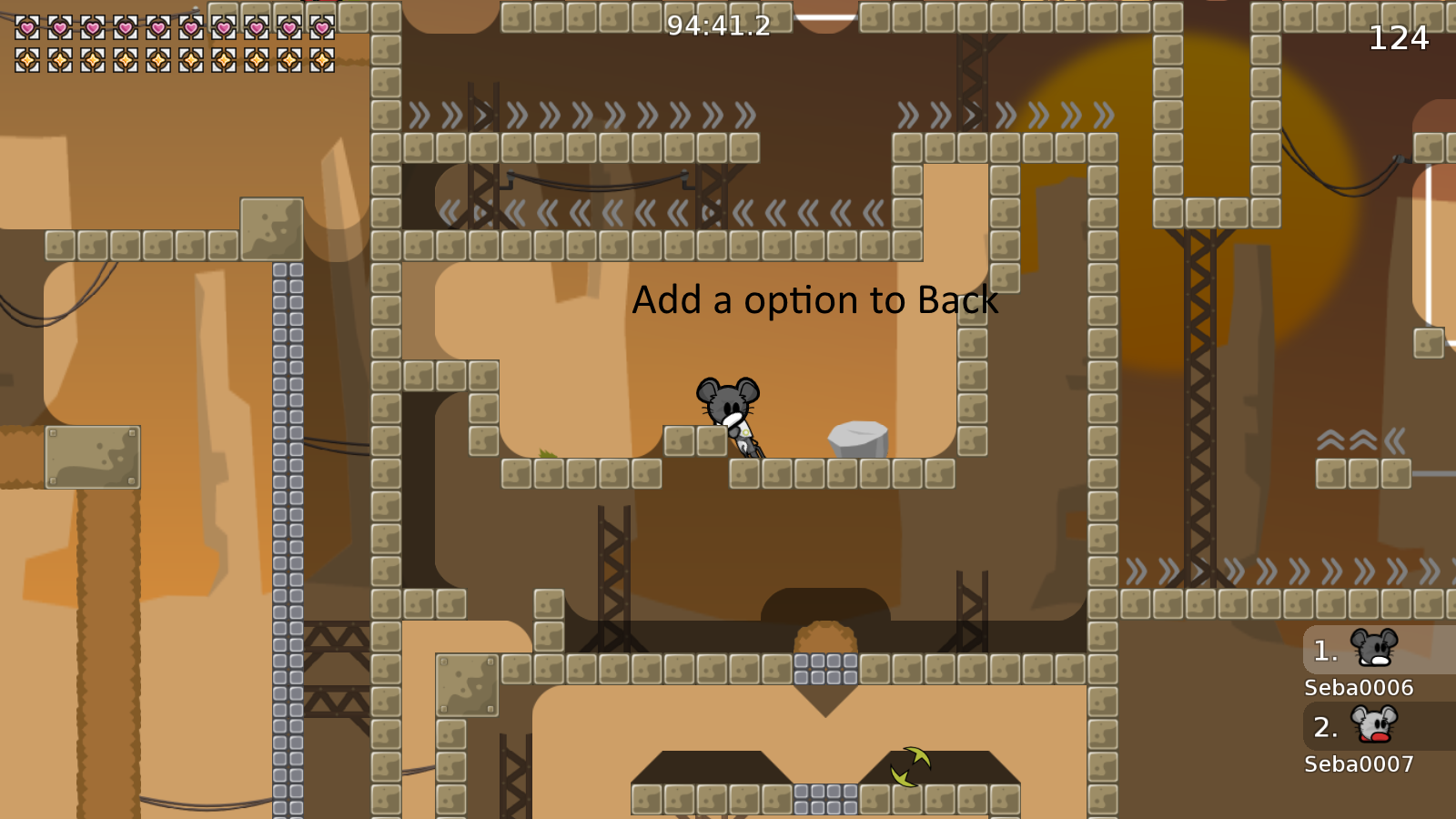Click the score counter showing 124
Viewport: 1456px width, 819px height.
(x=1400, y=39)
